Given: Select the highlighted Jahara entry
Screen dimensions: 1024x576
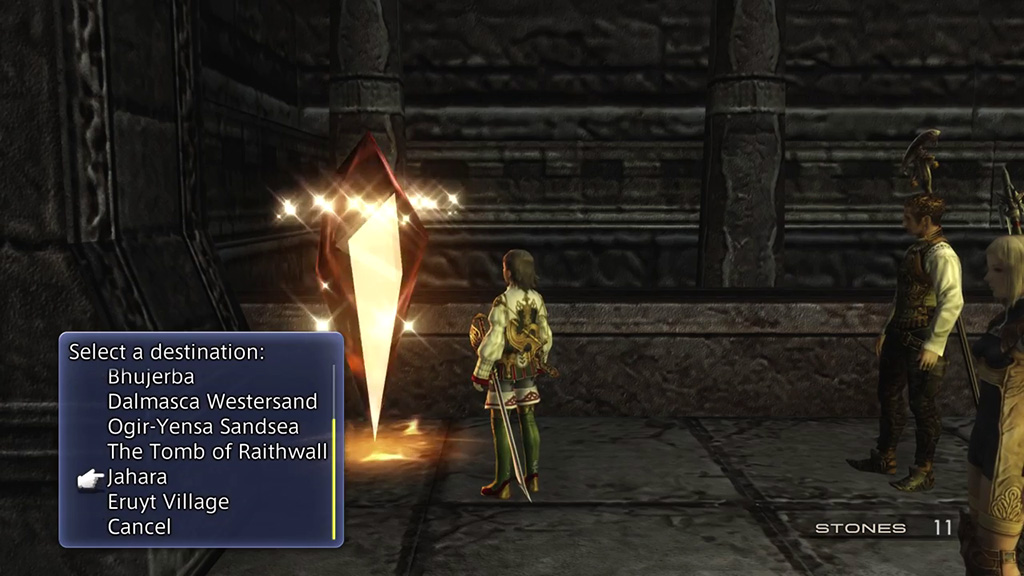Looking at the screenshot, I should [x=137, y=477].
